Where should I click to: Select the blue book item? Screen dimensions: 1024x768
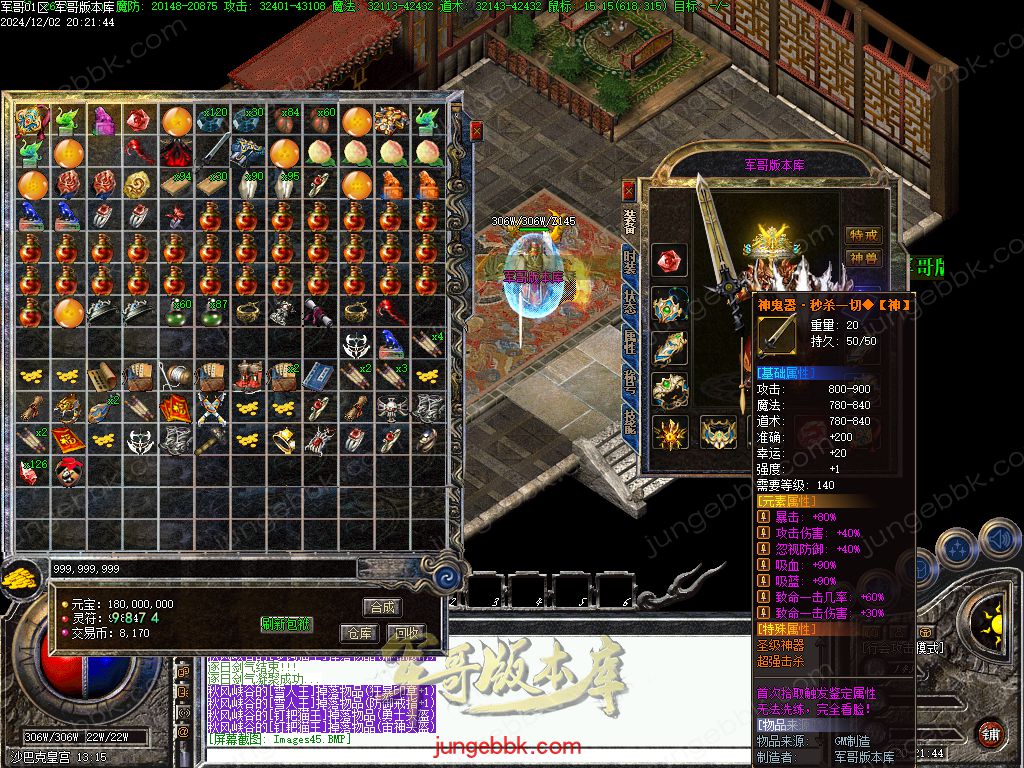tap(317, 376)
